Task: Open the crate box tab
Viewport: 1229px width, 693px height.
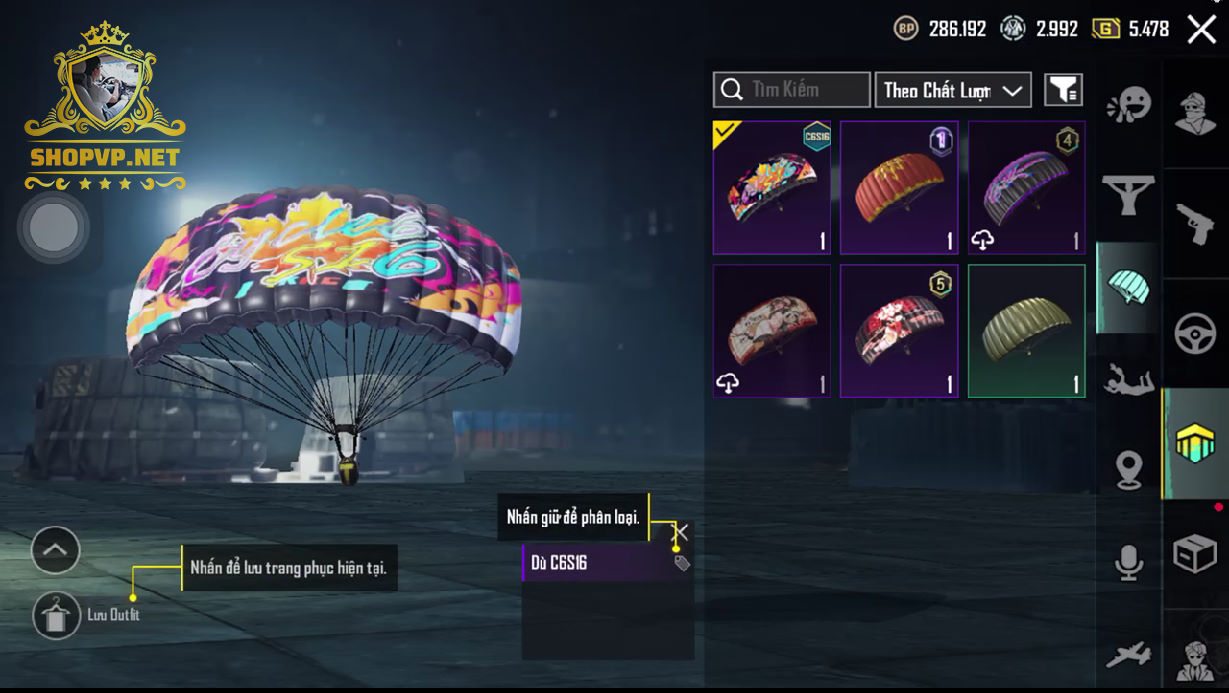Action: tap(1195, 553)
